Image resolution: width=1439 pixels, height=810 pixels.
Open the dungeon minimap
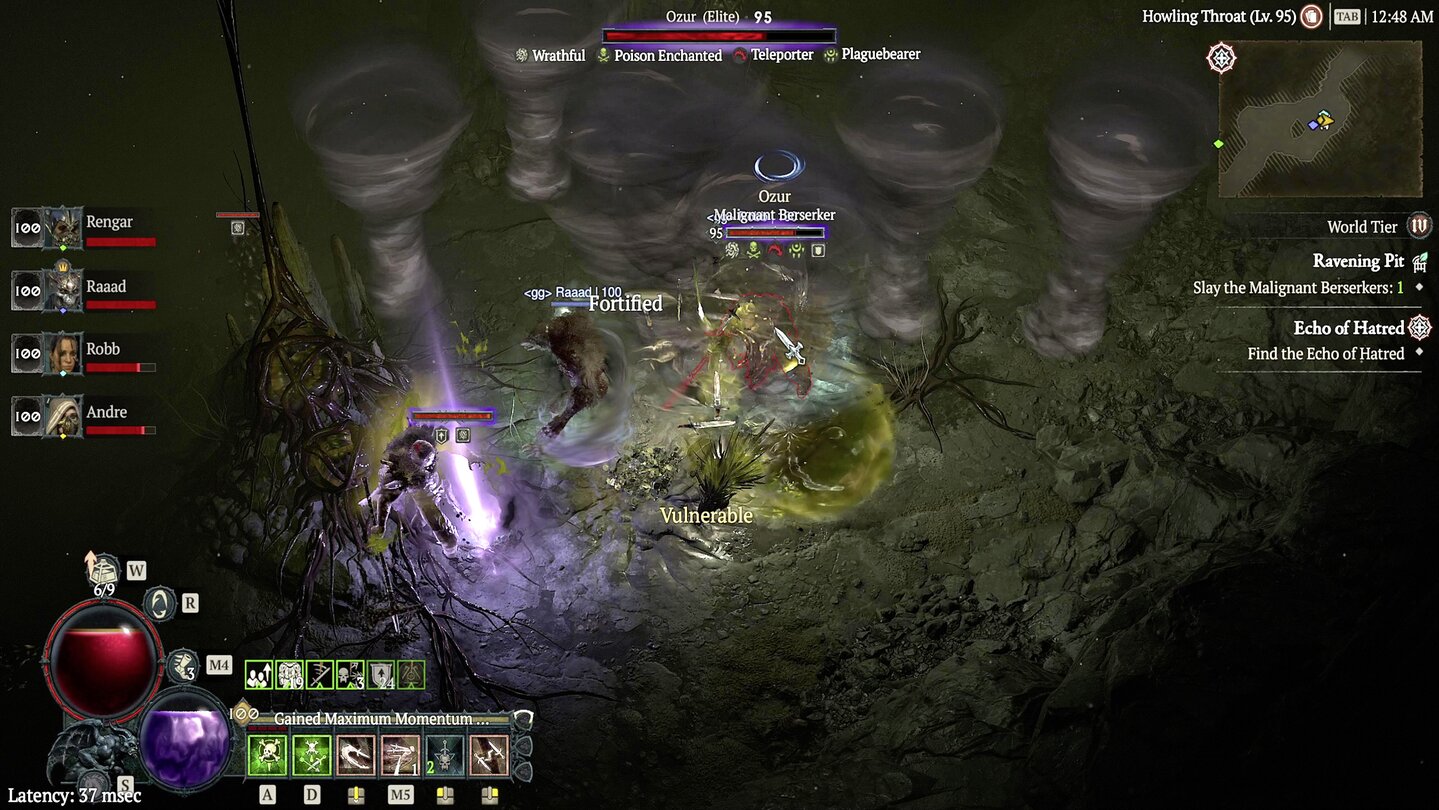tap(1319, 119)
